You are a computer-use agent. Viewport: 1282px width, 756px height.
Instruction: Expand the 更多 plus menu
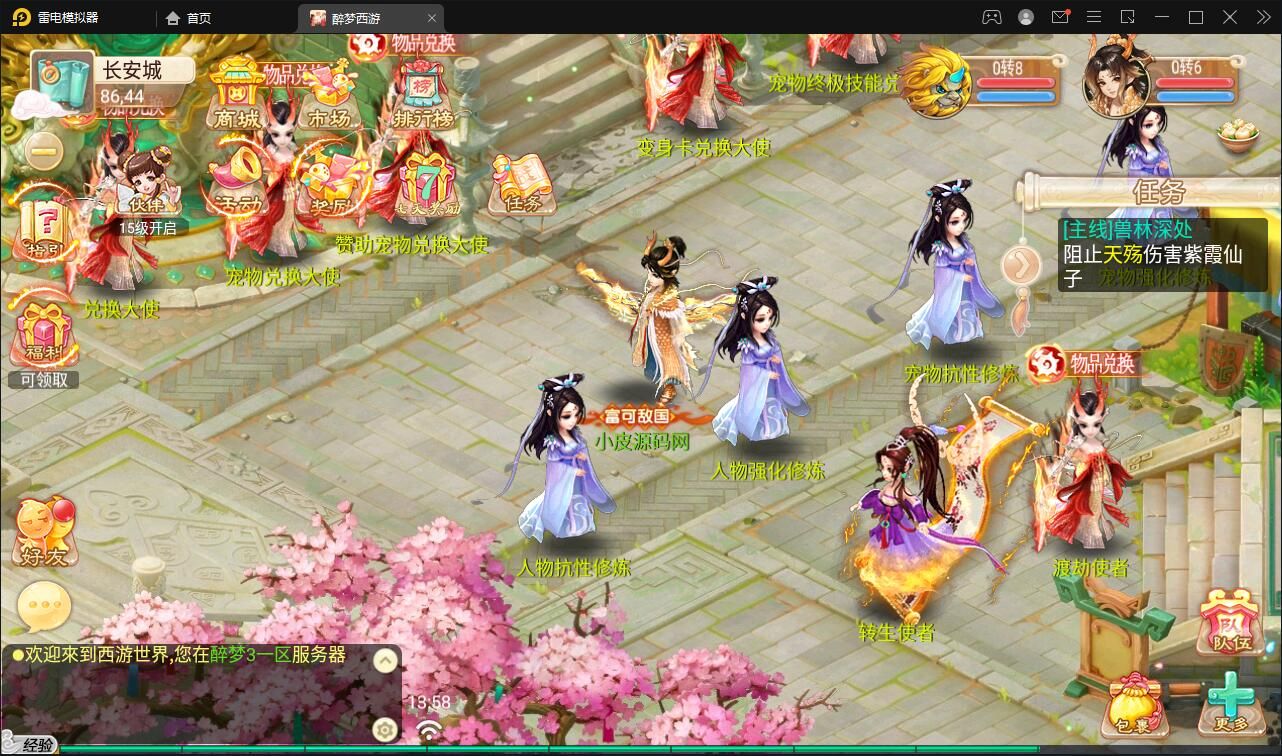click(x=1230, y=703)
